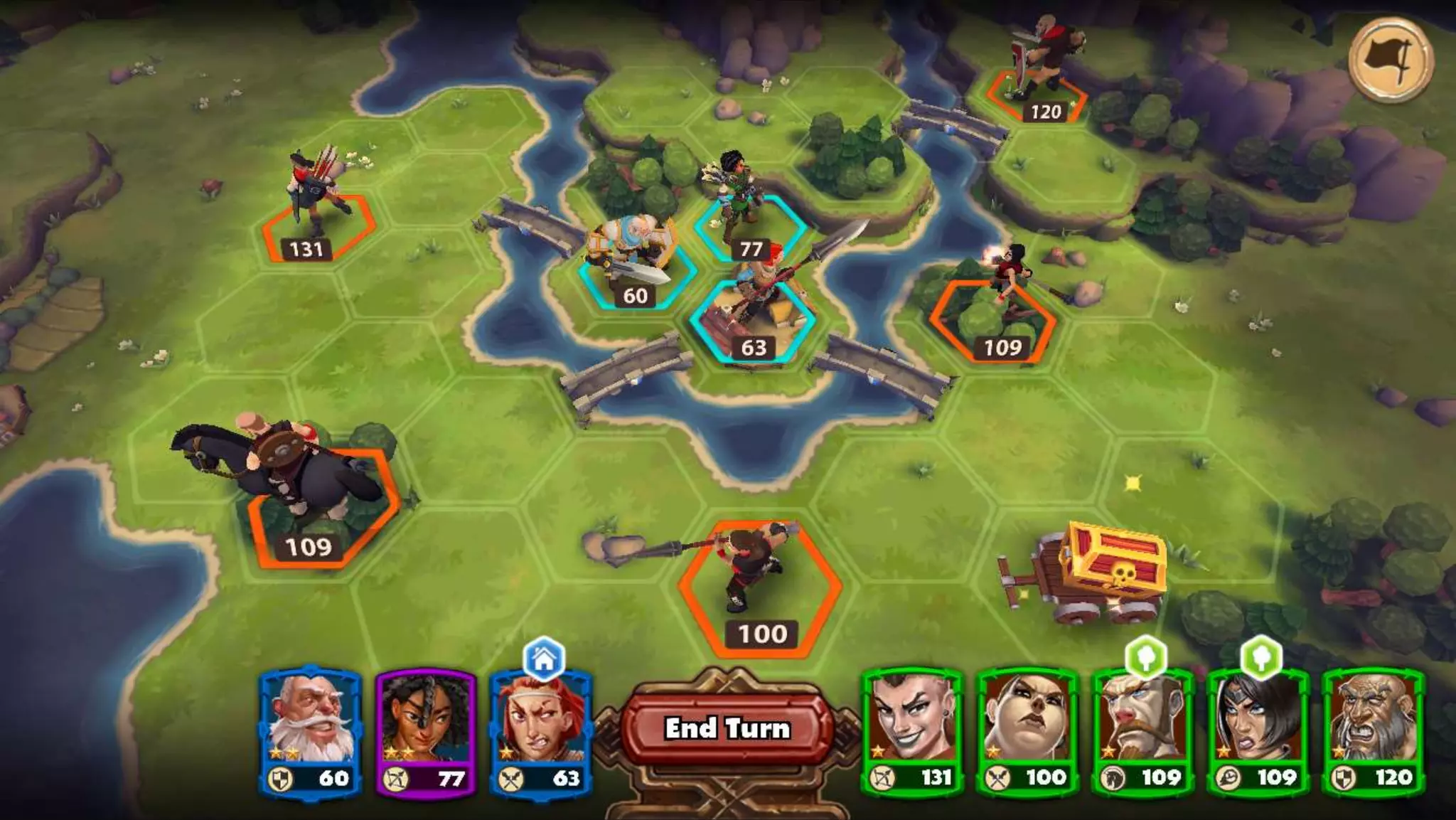This screenshot has height=820, width=1456.
Task: Target the enemy archer unit with 131
Action: pos(316,213)
